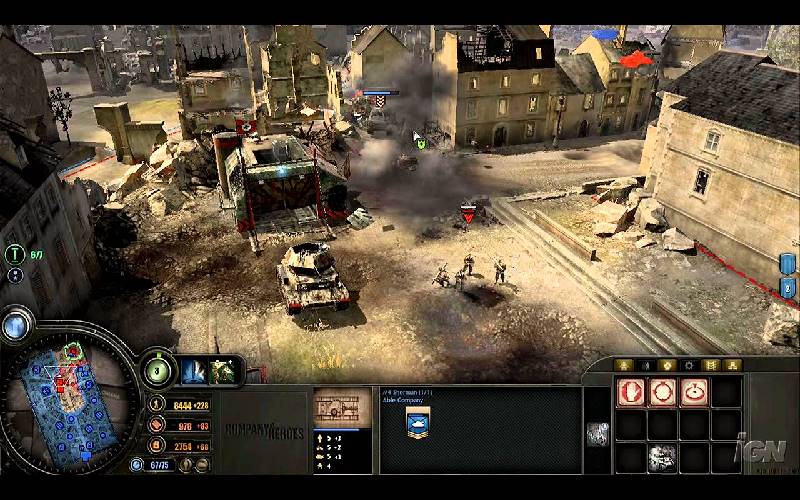The image size is (800, 500).
Task: Click the first tab above the command grid
Action: [x=624, y=365]
